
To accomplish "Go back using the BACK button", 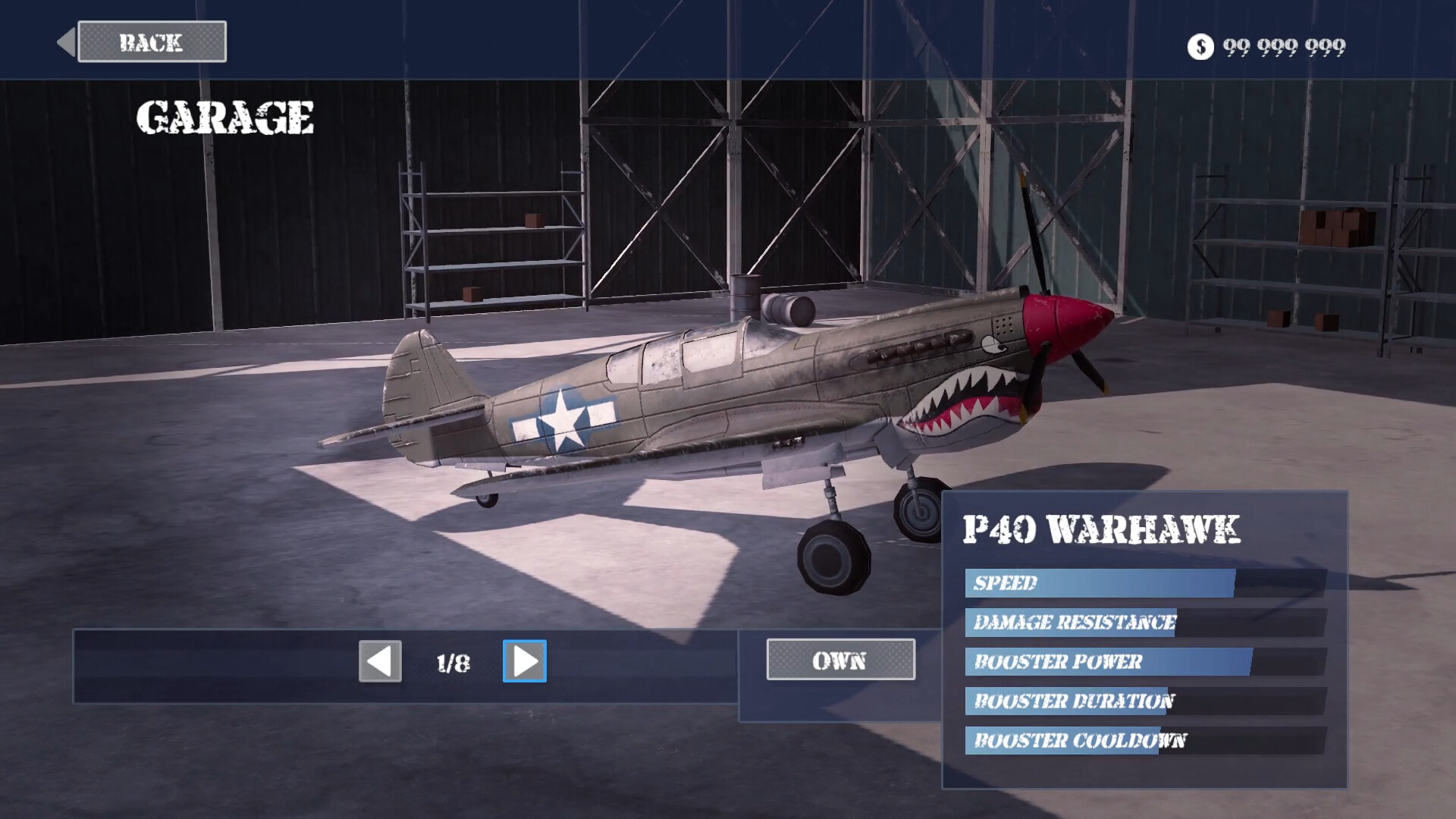I will [152, 42].
